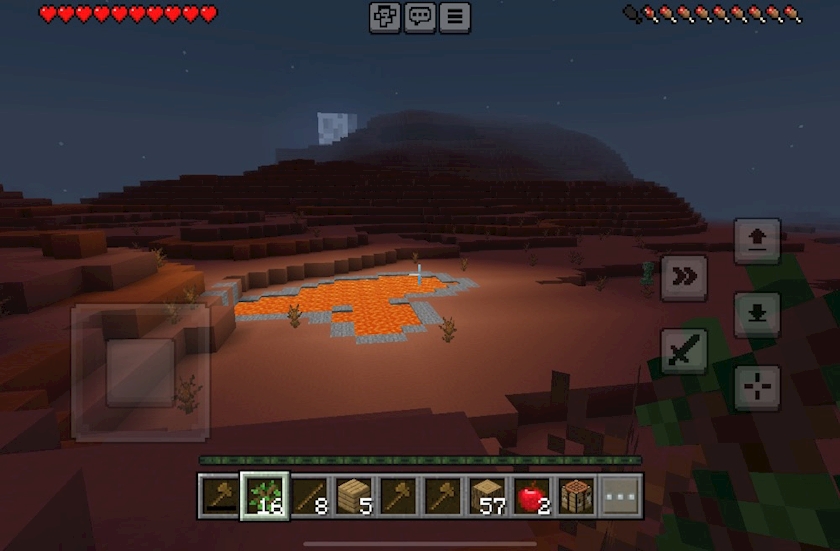Select the sapling stack of 18
The width and height of the screenshot is (840, 551).
(x=265, y=495)
